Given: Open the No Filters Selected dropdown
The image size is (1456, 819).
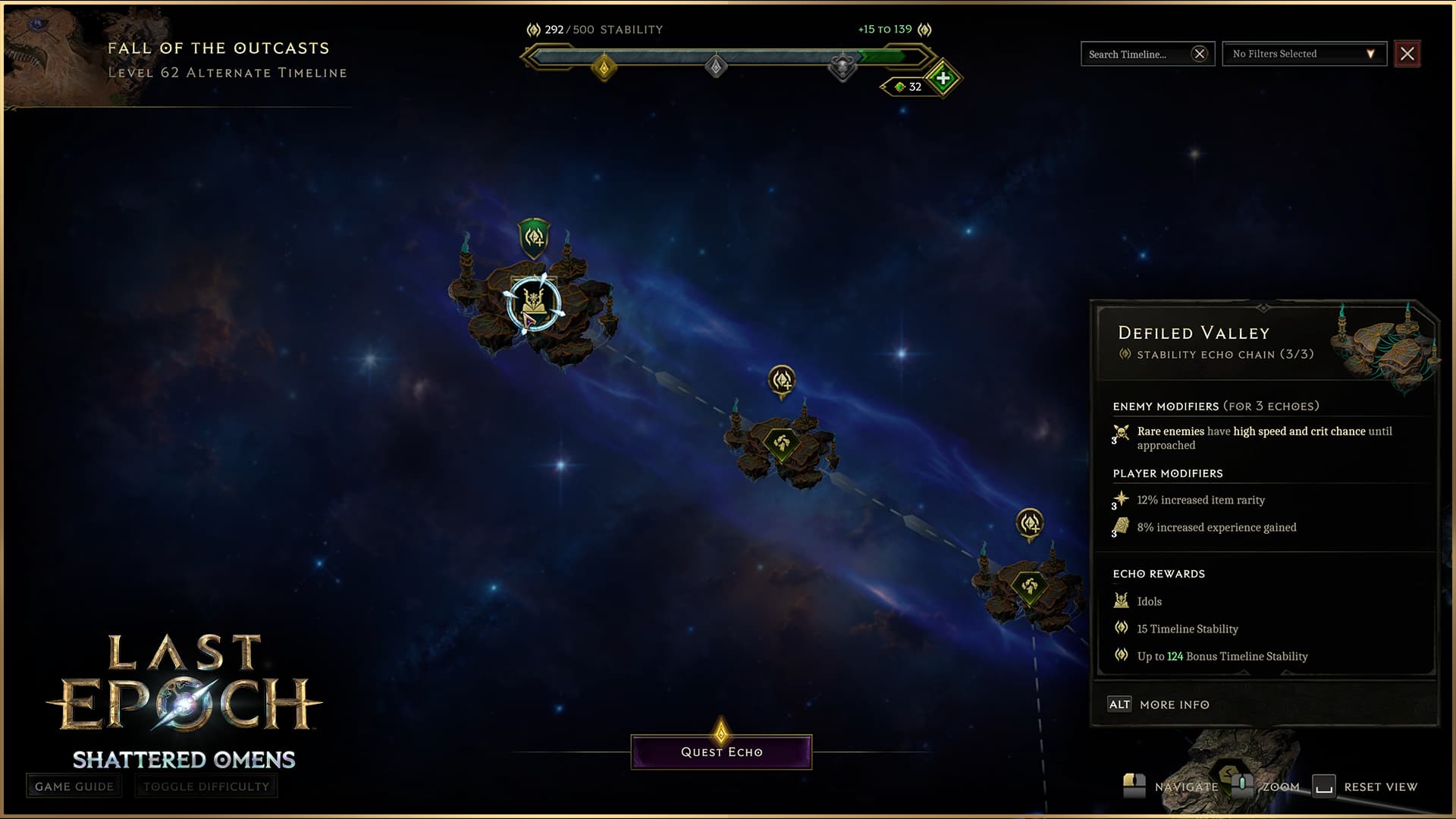Looking at the screenshot, I should [1304, 54].
